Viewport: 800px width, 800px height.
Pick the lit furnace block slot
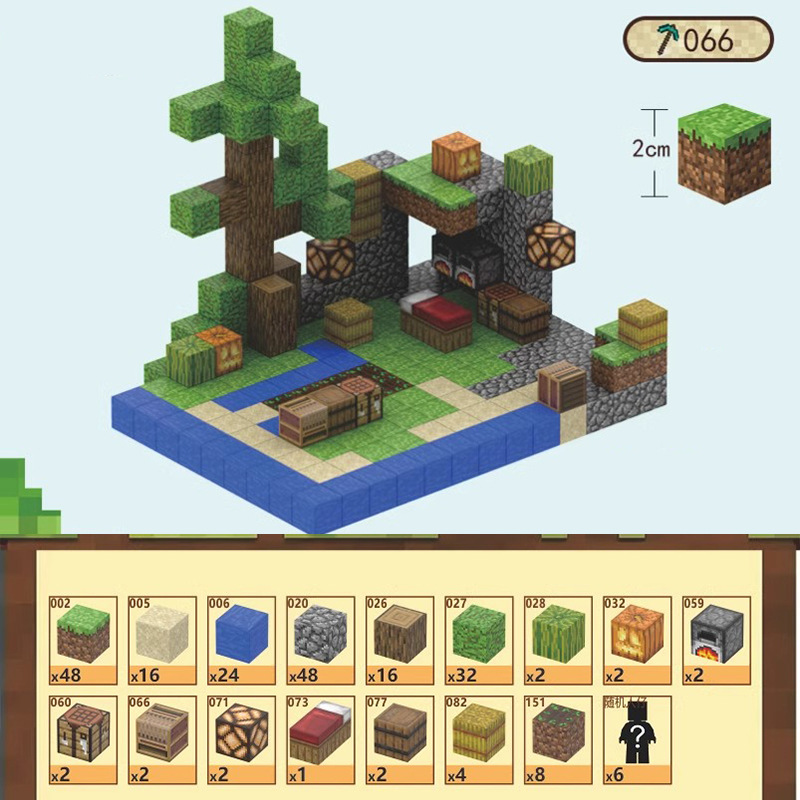click(x=714, y=640)
